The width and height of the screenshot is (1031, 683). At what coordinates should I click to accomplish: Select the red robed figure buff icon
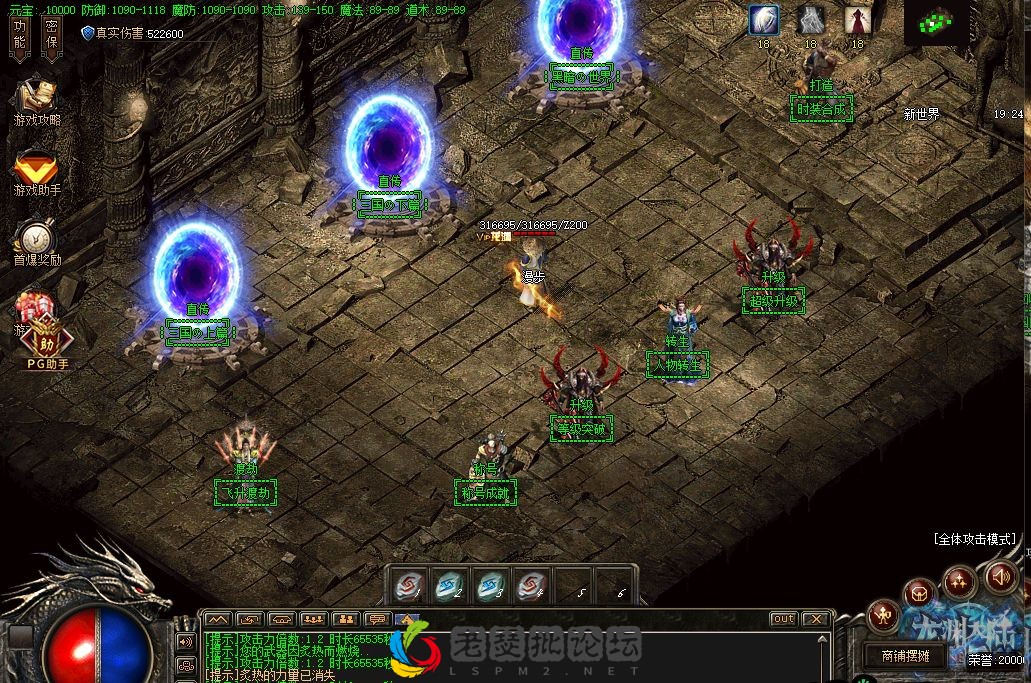click(857, 20)
